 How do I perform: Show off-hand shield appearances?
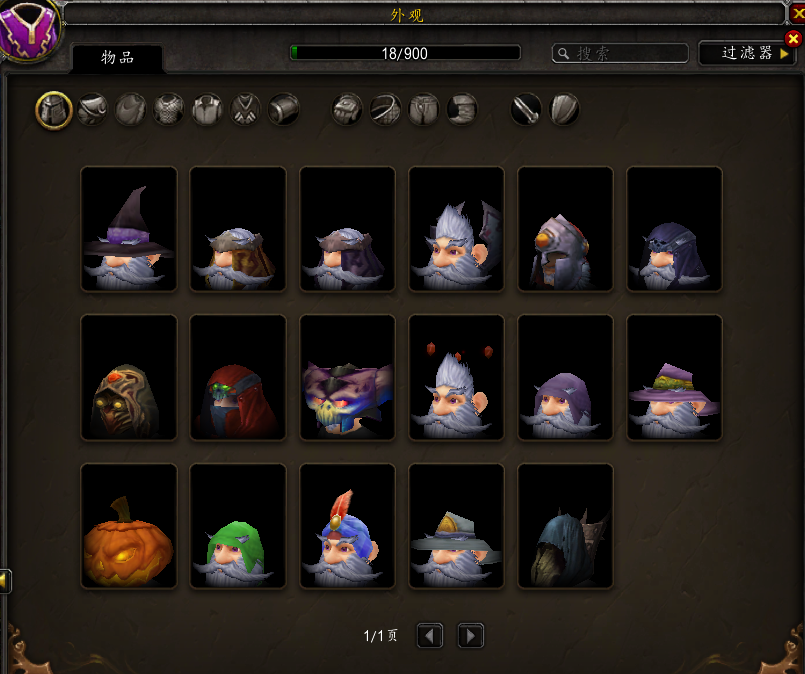pyautogui.click(x=564, y=109)
